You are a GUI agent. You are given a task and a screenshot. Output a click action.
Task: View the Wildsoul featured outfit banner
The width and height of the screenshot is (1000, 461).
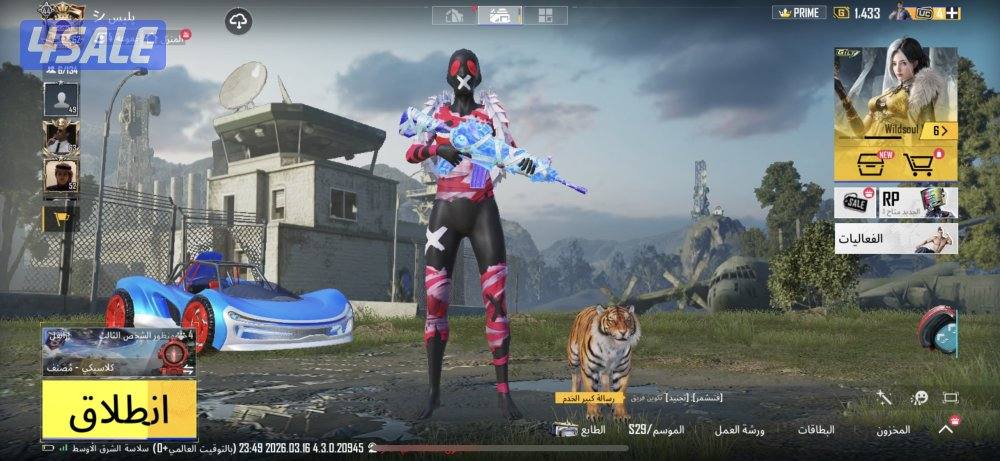click(895, 93)
